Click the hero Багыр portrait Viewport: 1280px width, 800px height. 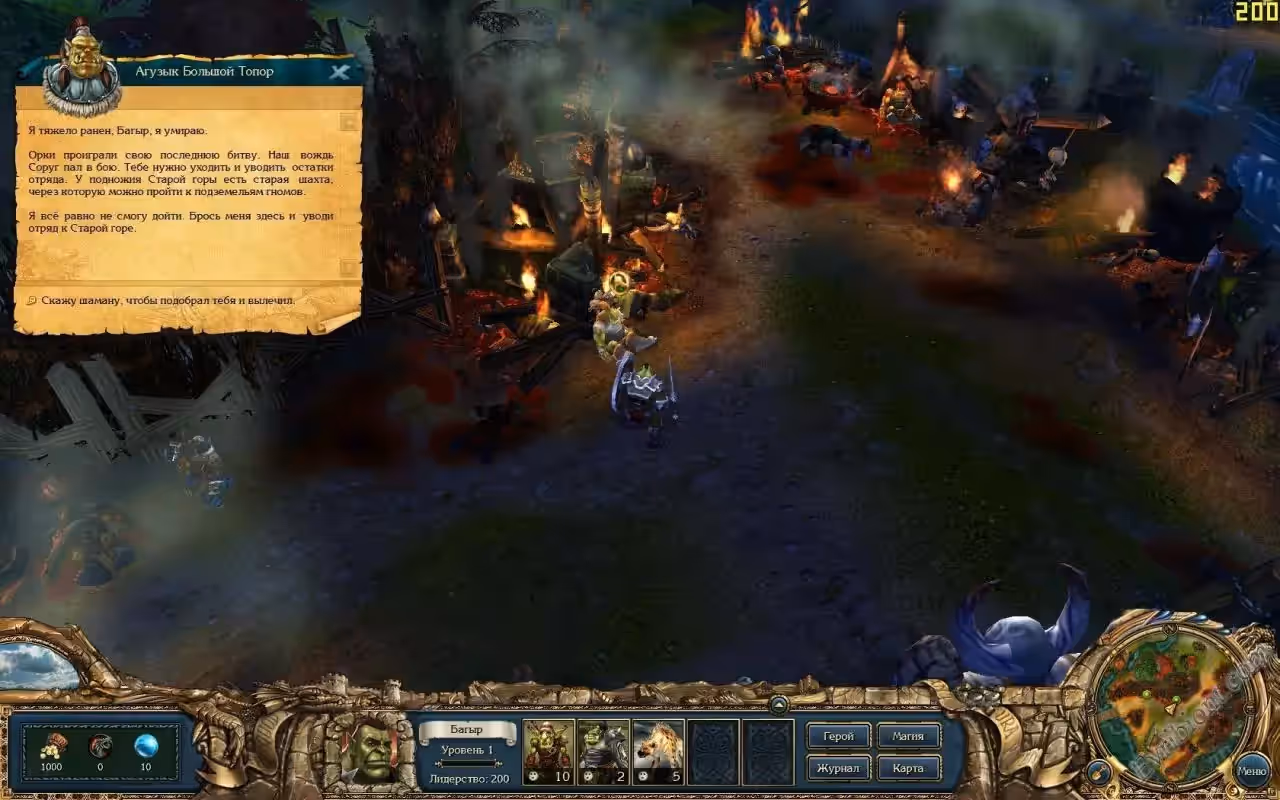pos(368,750)
